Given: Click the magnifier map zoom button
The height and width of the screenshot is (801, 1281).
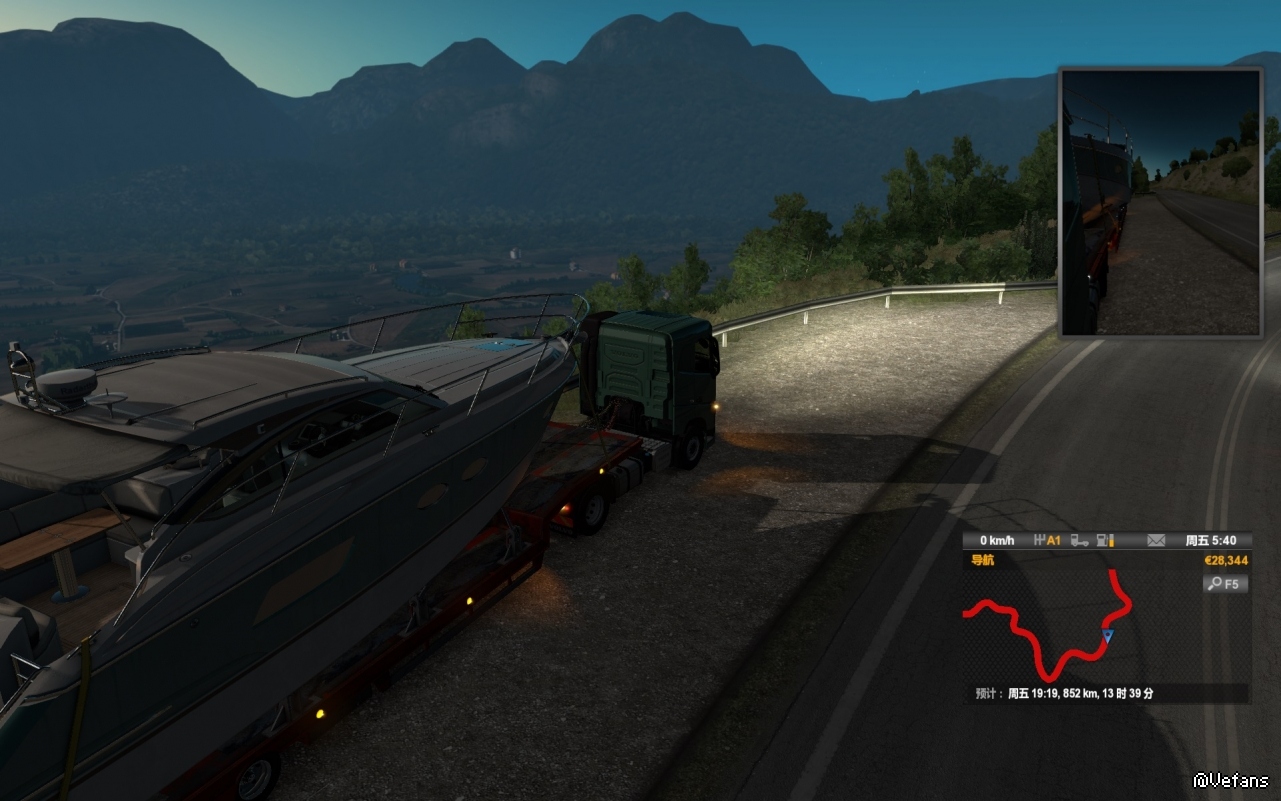Looking at the screenshot, I should 1225,583.
